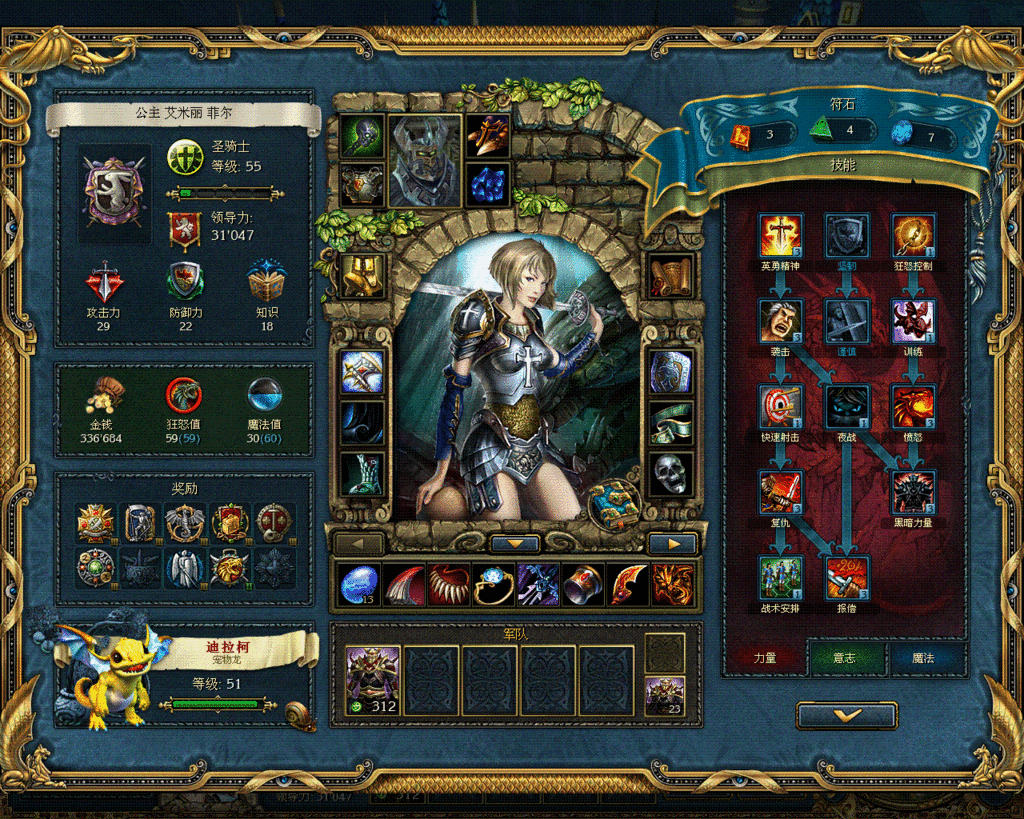This screenshot has width=1024, height=819.
Task: Choose the 狂怒控制 skill
Action: point(913,236)
